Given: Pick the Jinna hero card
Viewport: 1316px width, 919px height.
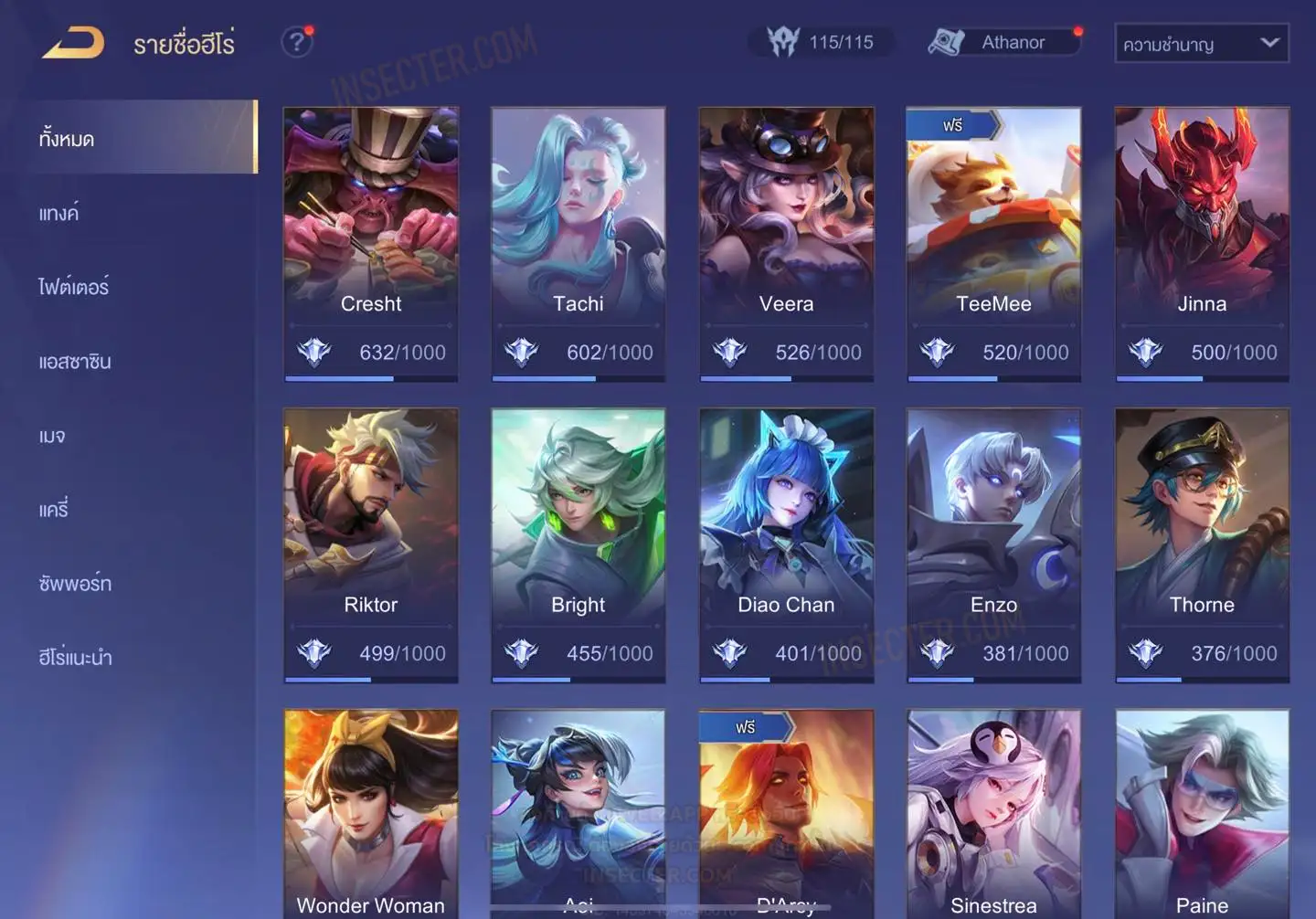Looking at the screenshot, I should (1202, 243).
